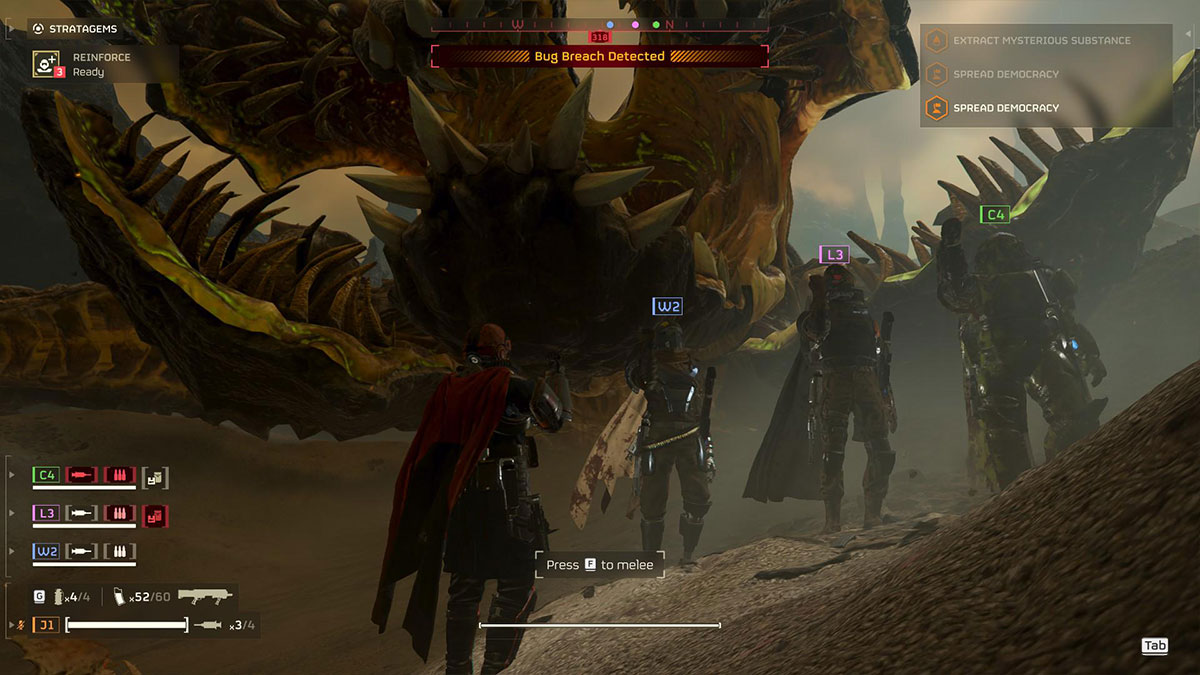The image size is (1200, 675).
Task: Click the L3 name tag above the teammate
Action: (833, 255)
